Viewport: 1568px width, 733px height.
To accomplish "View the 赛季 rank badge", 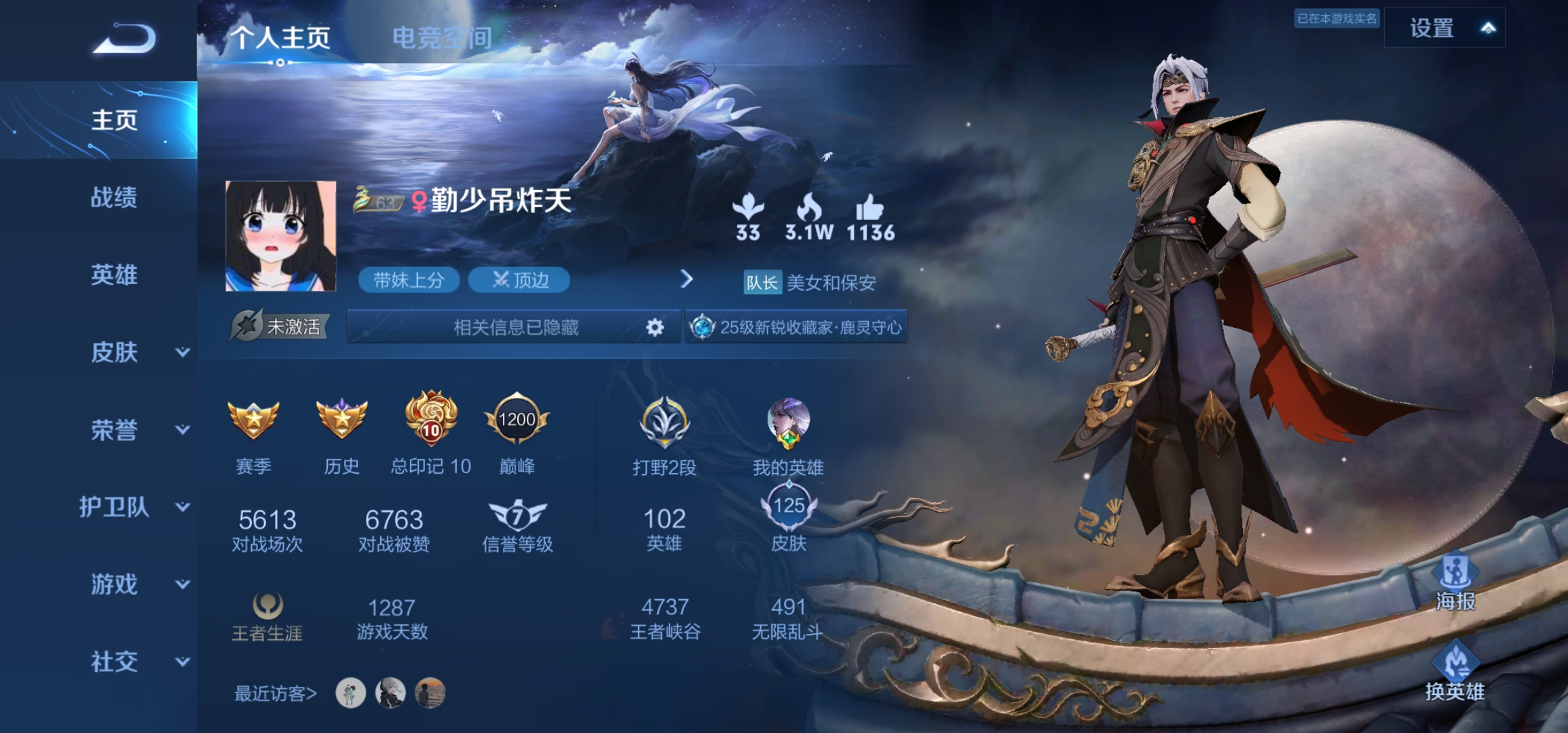I will pos(253,421).
